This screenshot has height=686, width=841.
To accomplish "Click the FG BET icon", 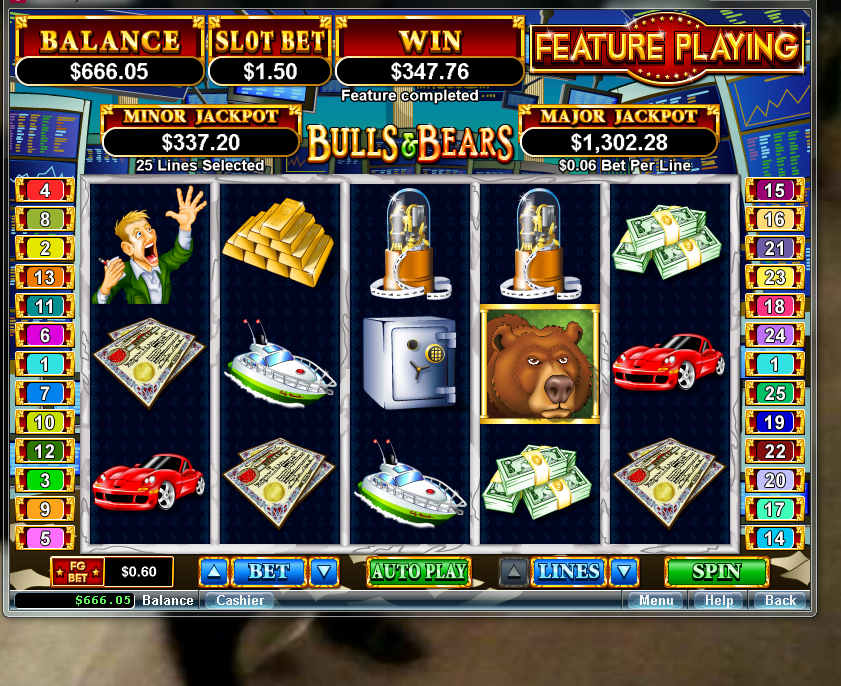I will [x=77, y=572].
